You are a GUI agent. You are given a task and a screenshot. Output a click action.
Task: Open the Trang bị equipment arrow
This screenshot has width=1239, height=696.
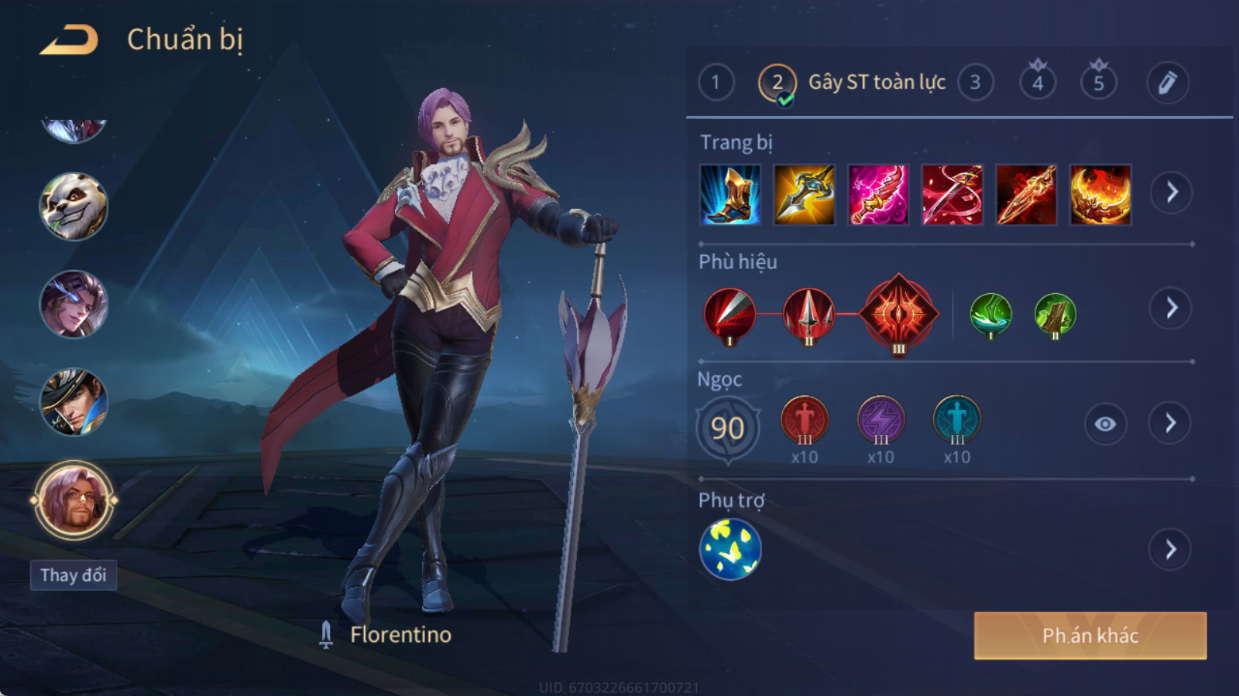(x=1171, y=193)
